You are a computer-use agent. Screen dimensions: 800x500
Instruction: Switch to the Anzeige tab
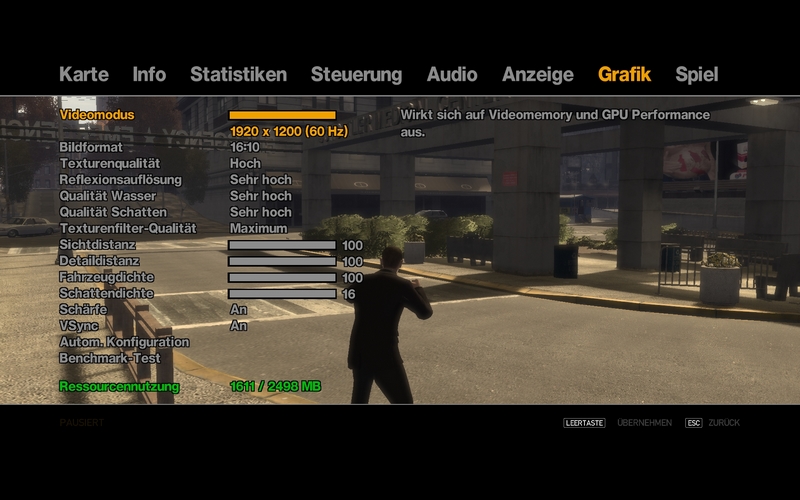(538, 74)
